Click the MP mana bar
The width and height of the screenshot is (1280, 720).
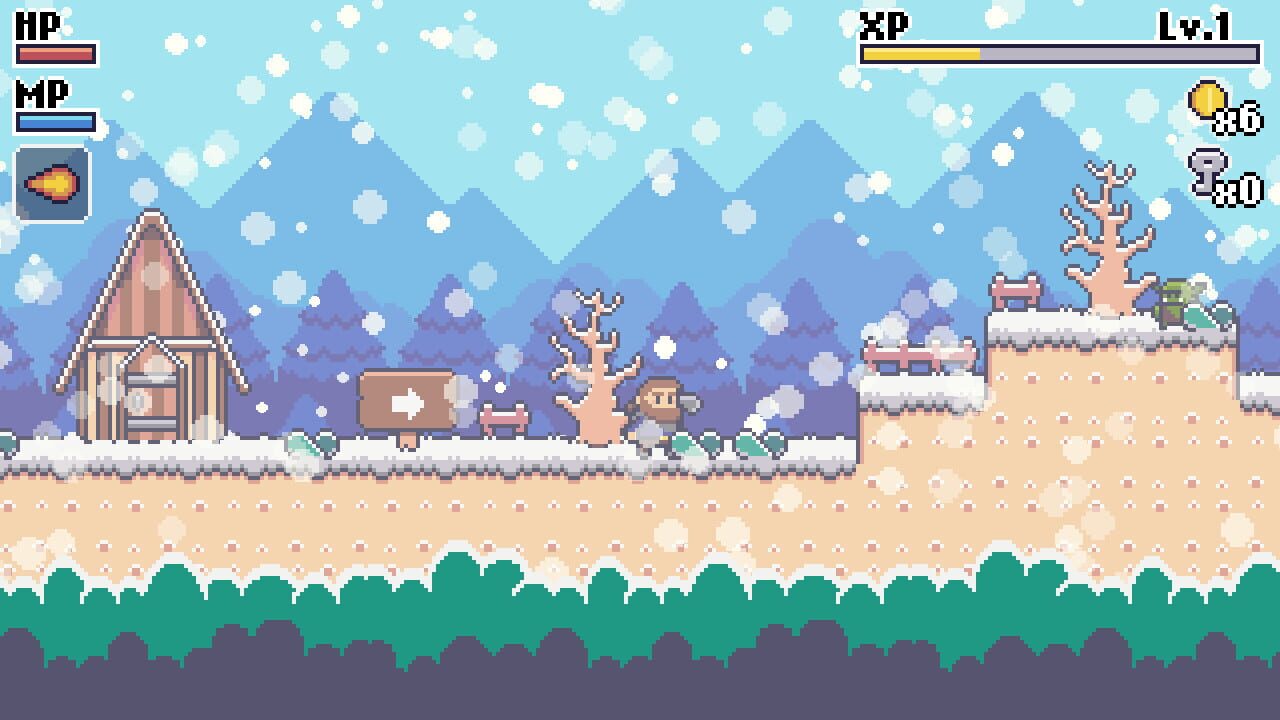point(55,120)
